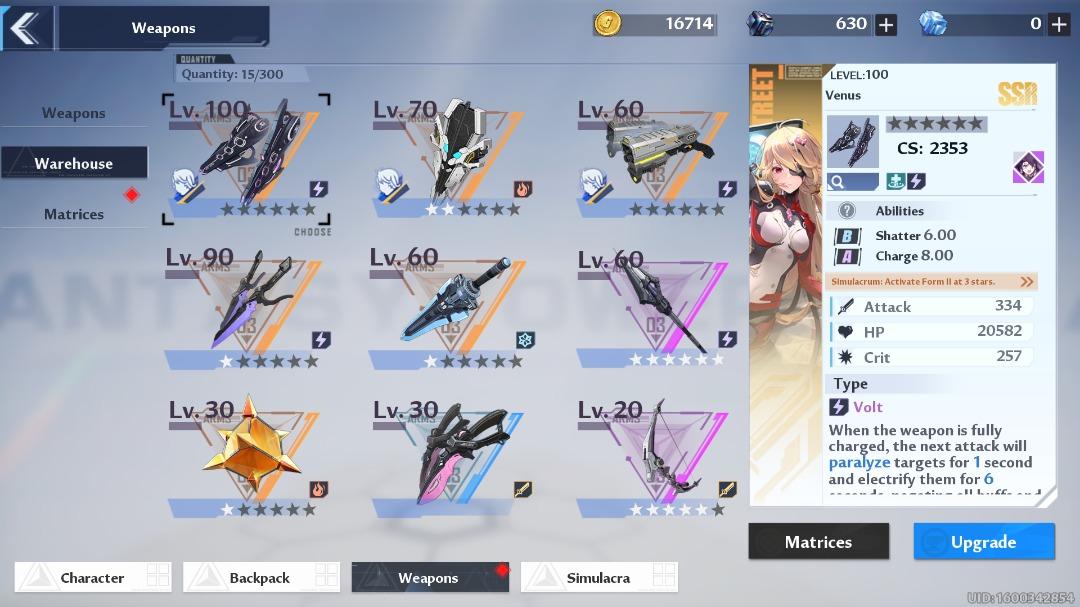Go back using the arrow button
This screenshot has width=1080, height=607.
(25, 28)
